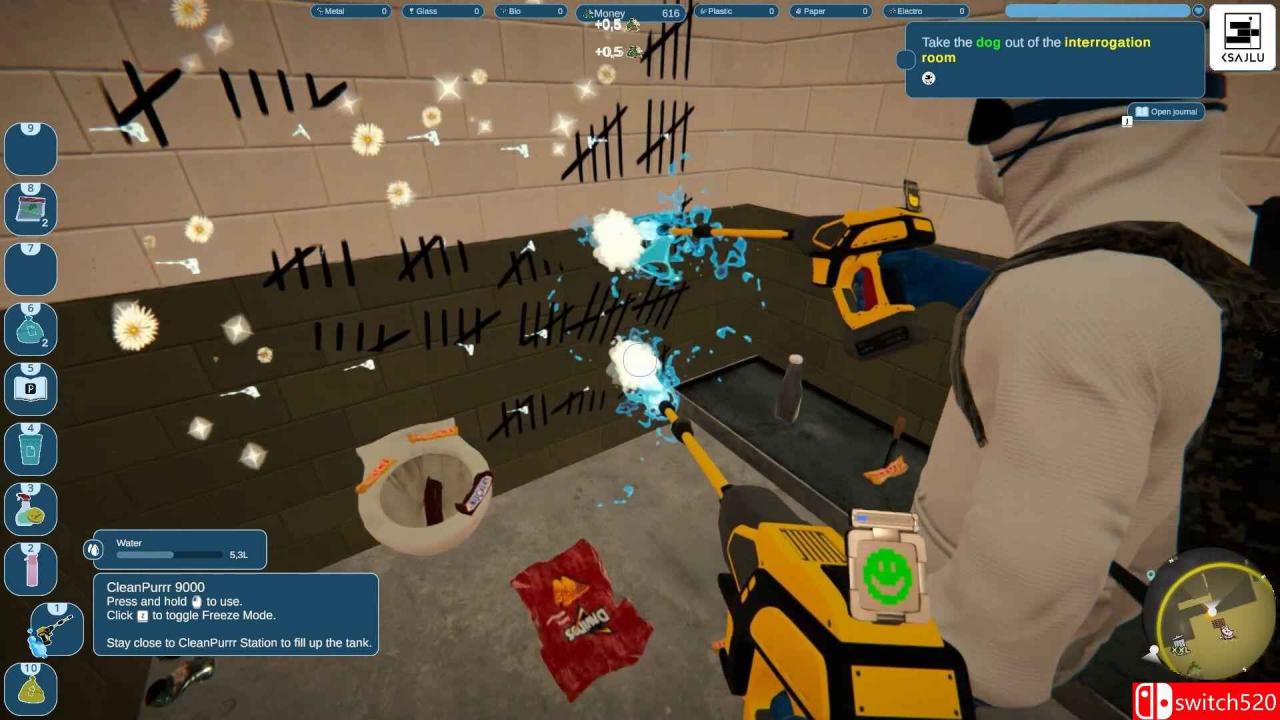Open the journal
This screenshot has height=720, width=1280.
[x=1166, y=112]
